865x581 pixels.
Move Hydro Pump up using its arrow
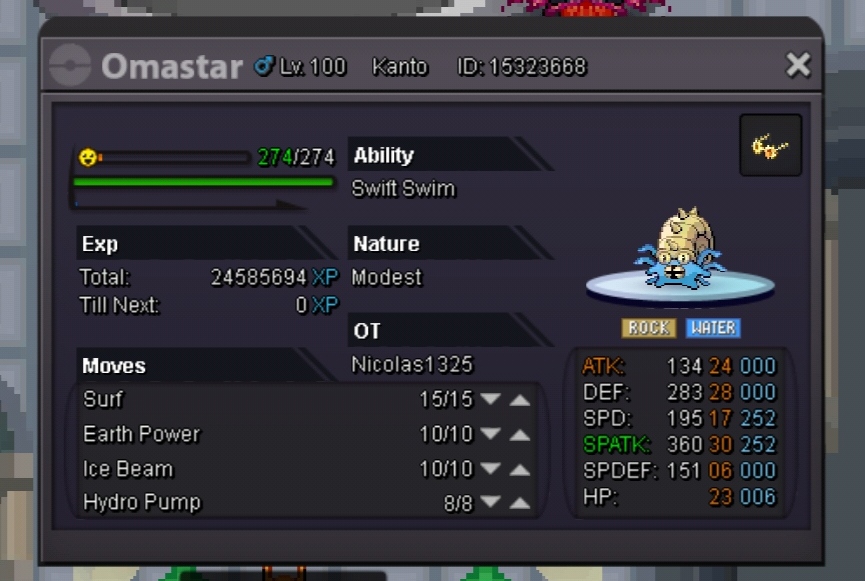520,503
